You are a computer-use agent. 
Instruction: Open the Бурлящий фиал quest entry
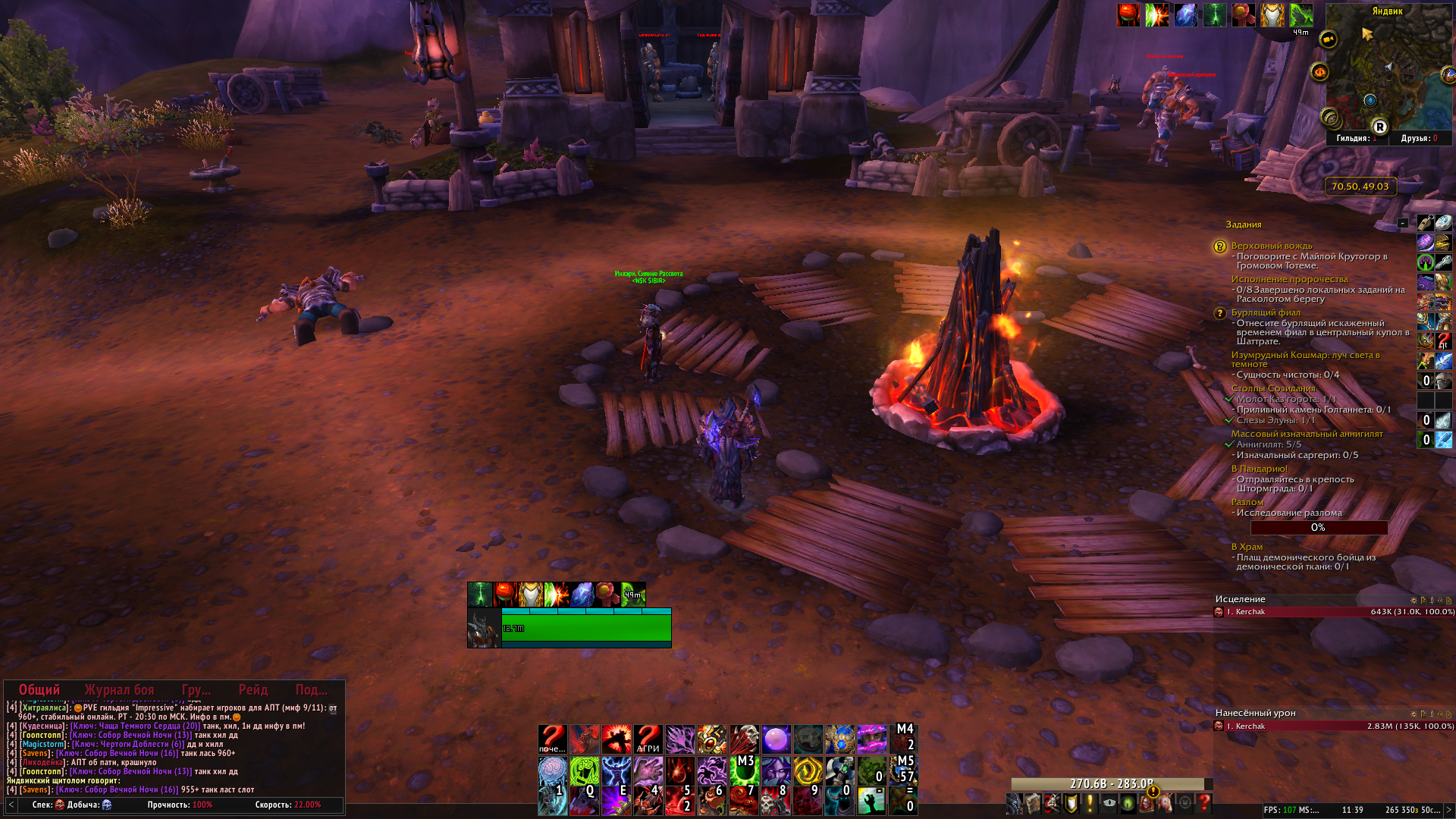coord(1265,312)
